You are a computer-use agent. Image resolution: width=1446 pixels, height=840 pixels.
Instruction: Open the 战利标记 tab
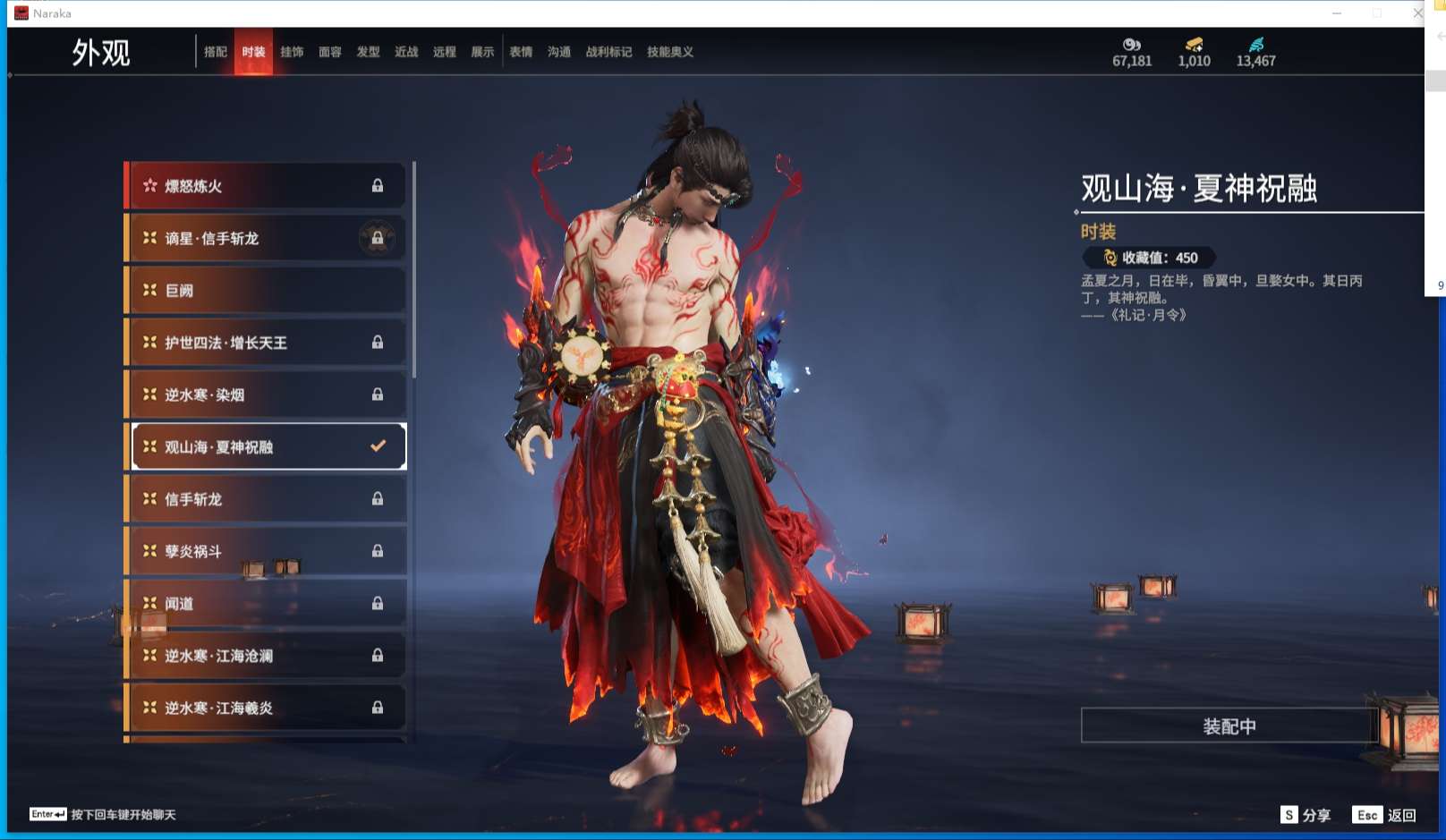click(608, 52)
